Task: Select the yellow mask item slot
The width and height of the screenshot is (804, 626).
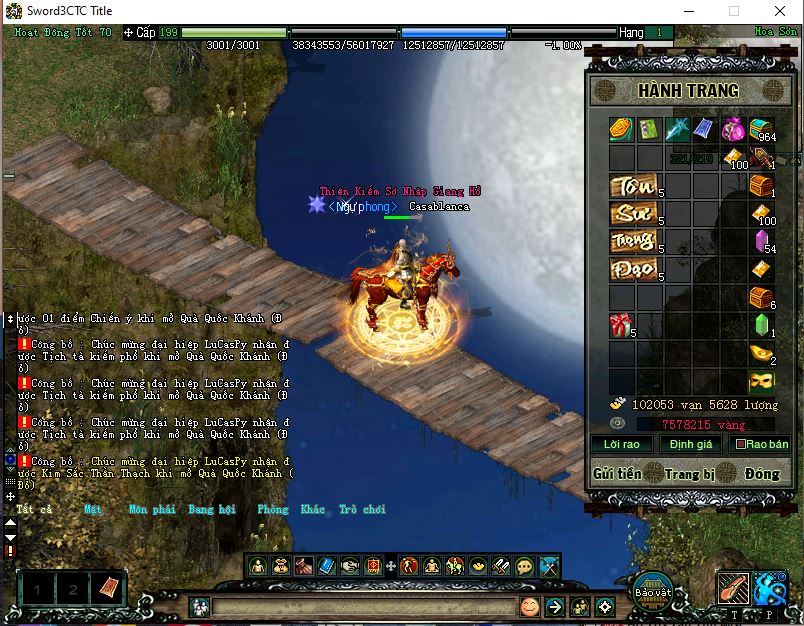Action: tap(761, 381)
